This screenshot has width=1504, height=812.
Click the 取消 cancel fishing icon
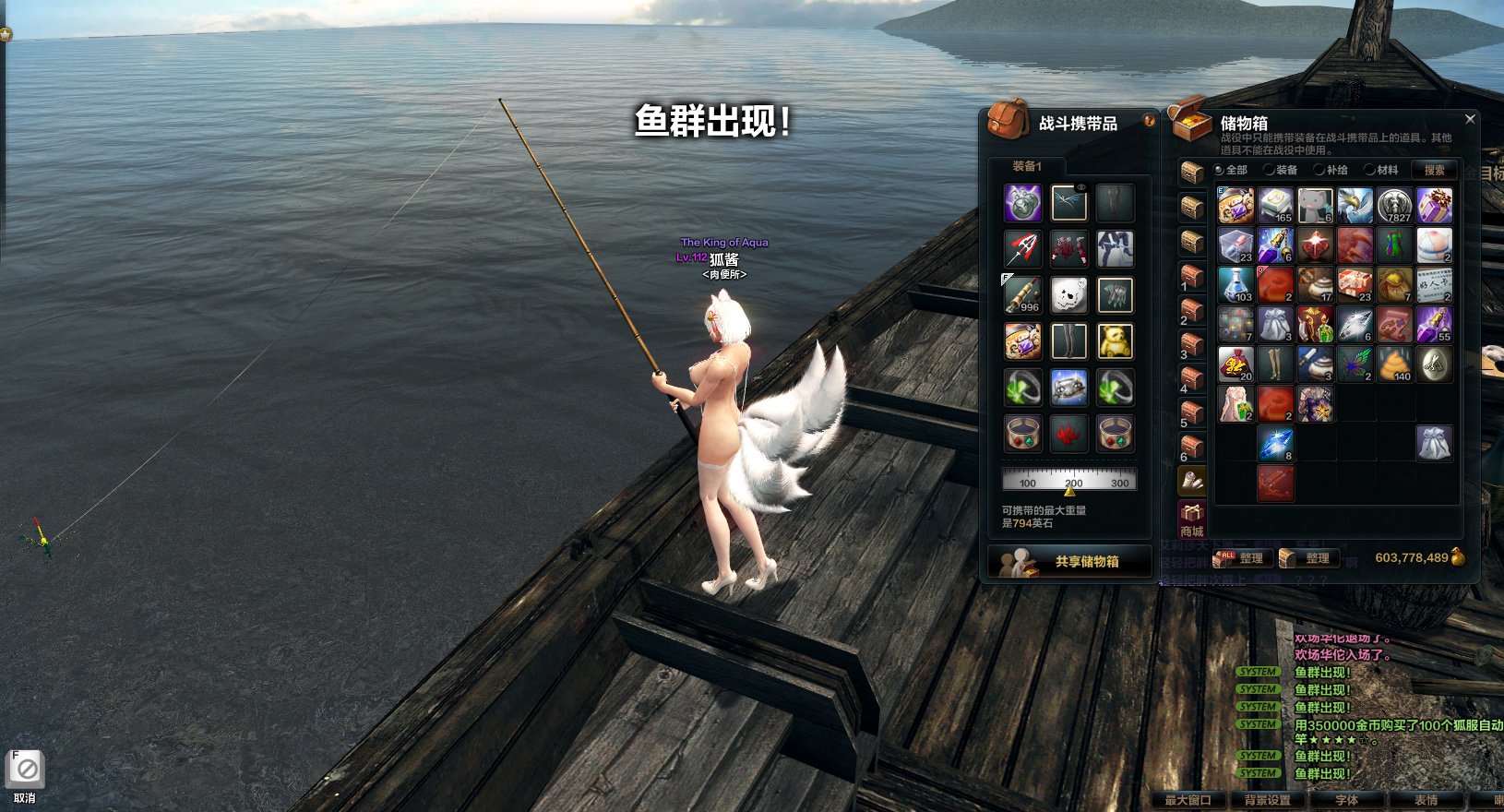click(26, 770)
